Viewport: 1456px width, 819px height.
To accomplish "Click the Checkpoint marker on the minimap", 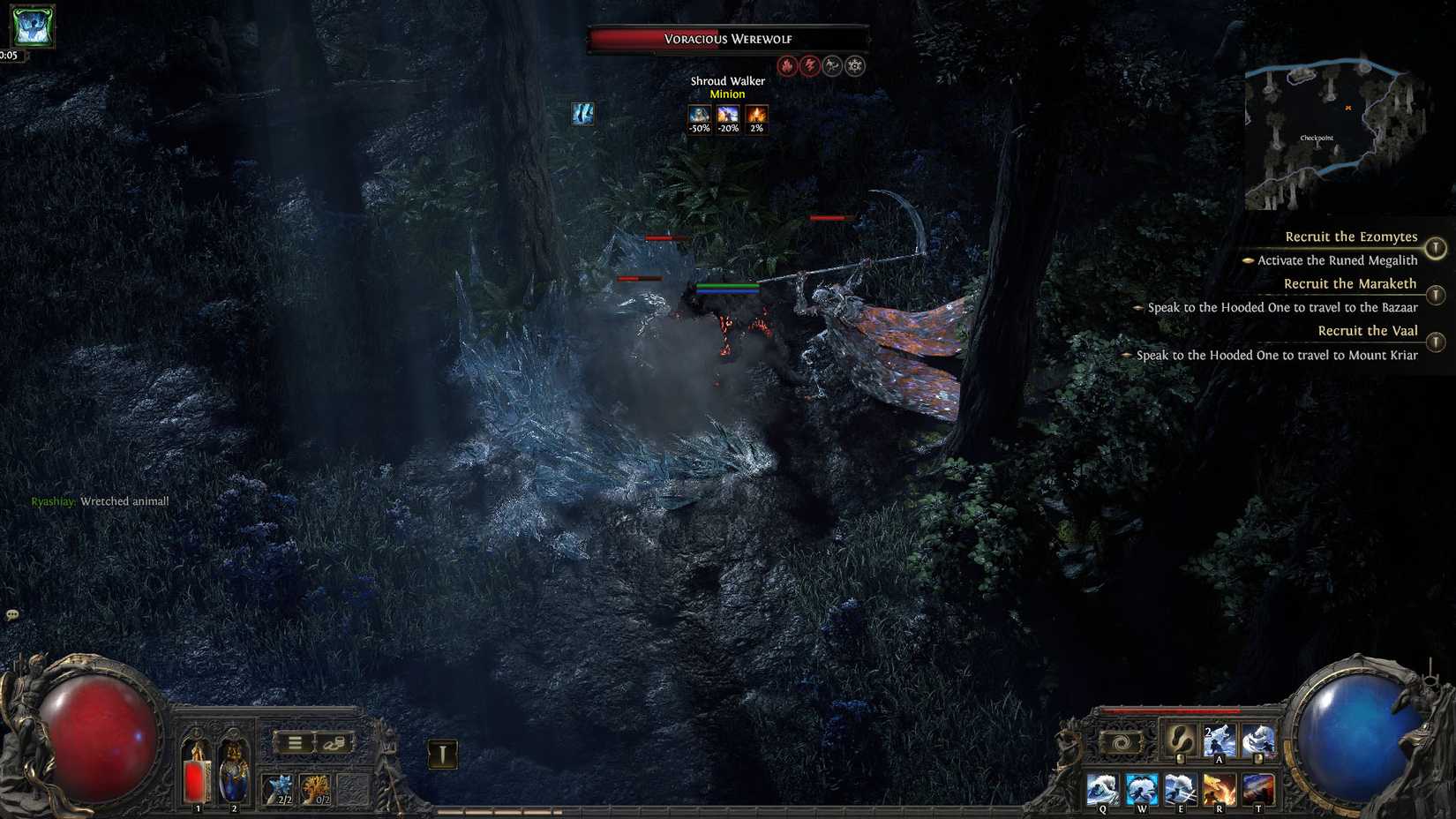I will tap(1317, 137).
